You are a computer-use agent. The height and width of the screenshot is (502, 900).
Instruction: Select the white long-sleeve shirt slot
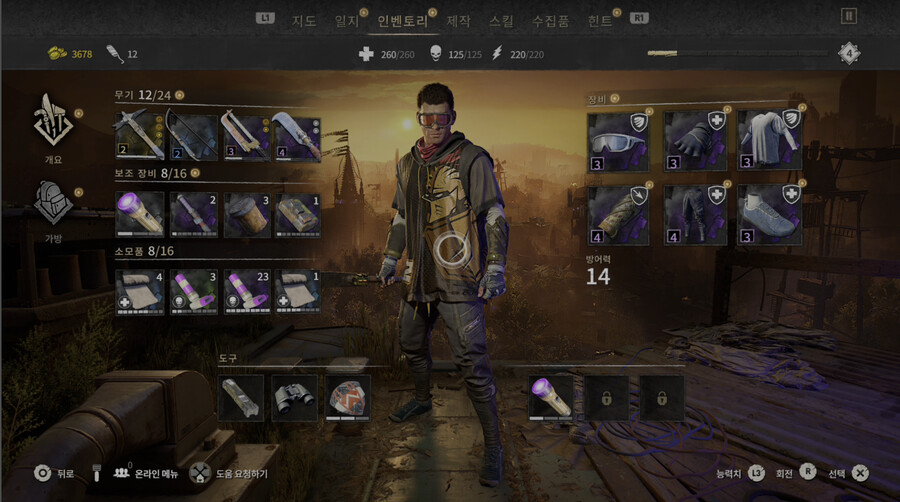point(769,141)
